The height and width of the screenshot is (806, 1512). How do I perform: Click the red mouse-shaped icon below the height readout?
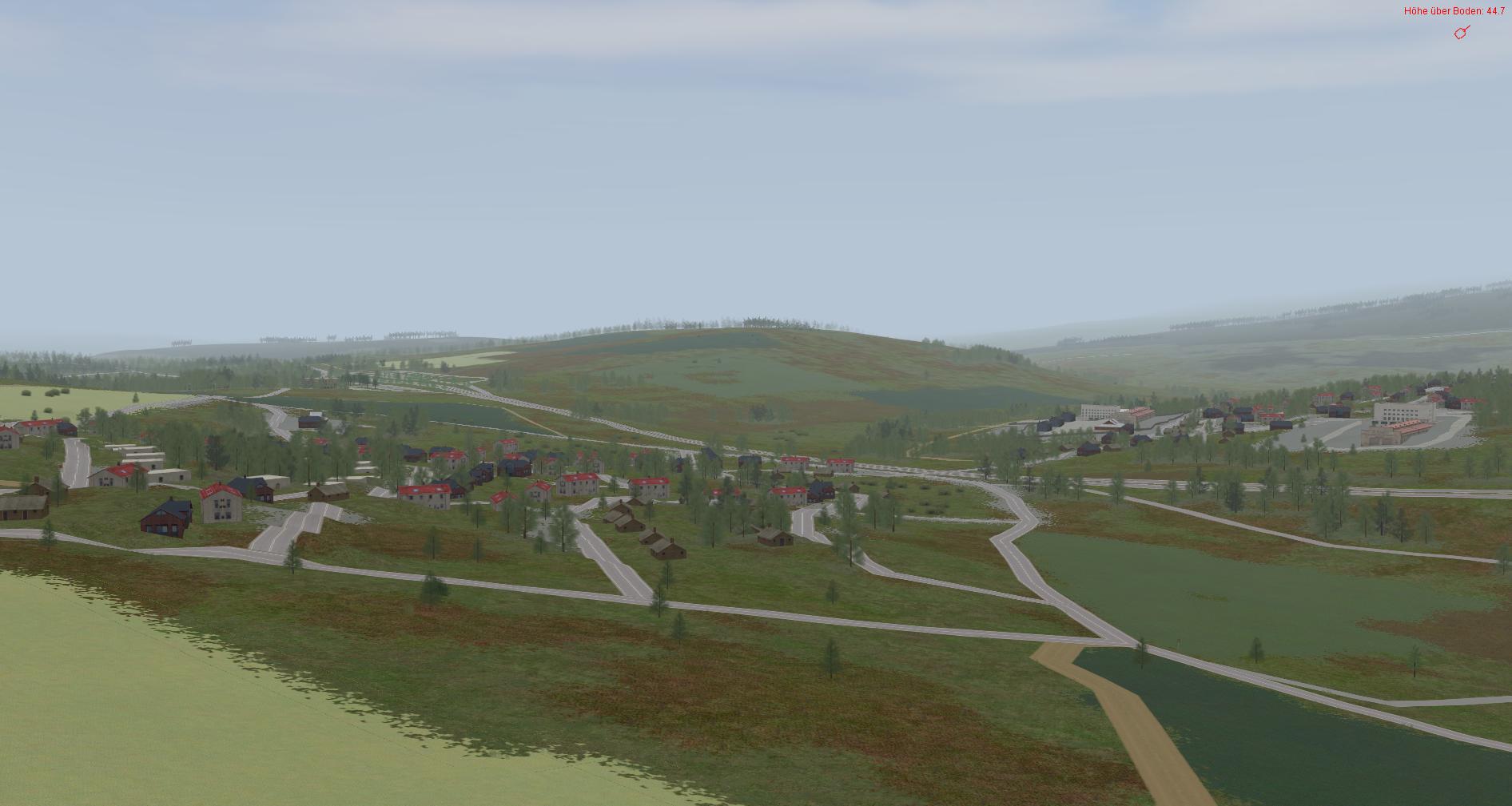click(x=1462, y=33)
